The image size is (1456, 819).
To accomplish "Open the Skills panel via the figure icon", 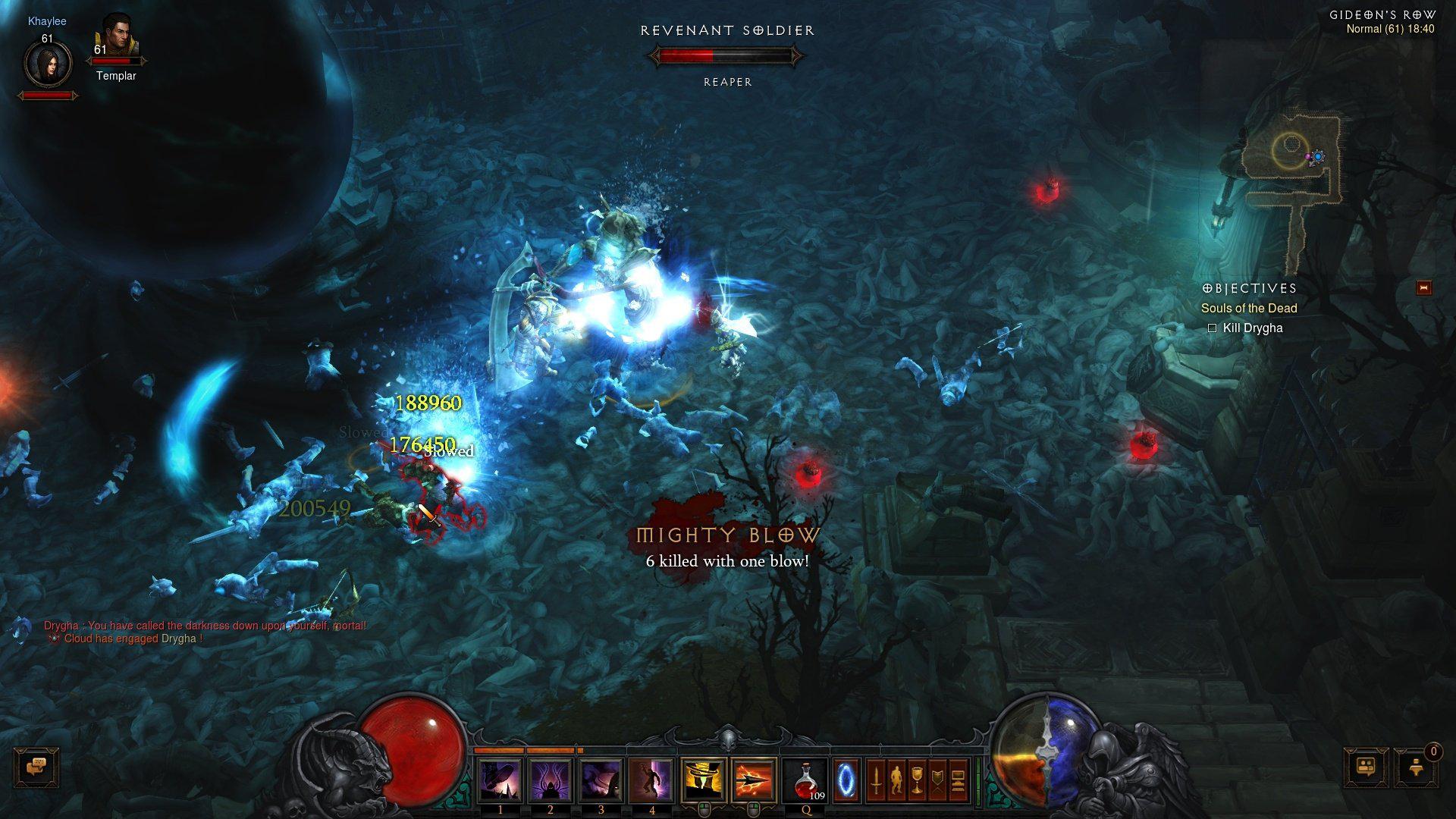I will point(898,780).
